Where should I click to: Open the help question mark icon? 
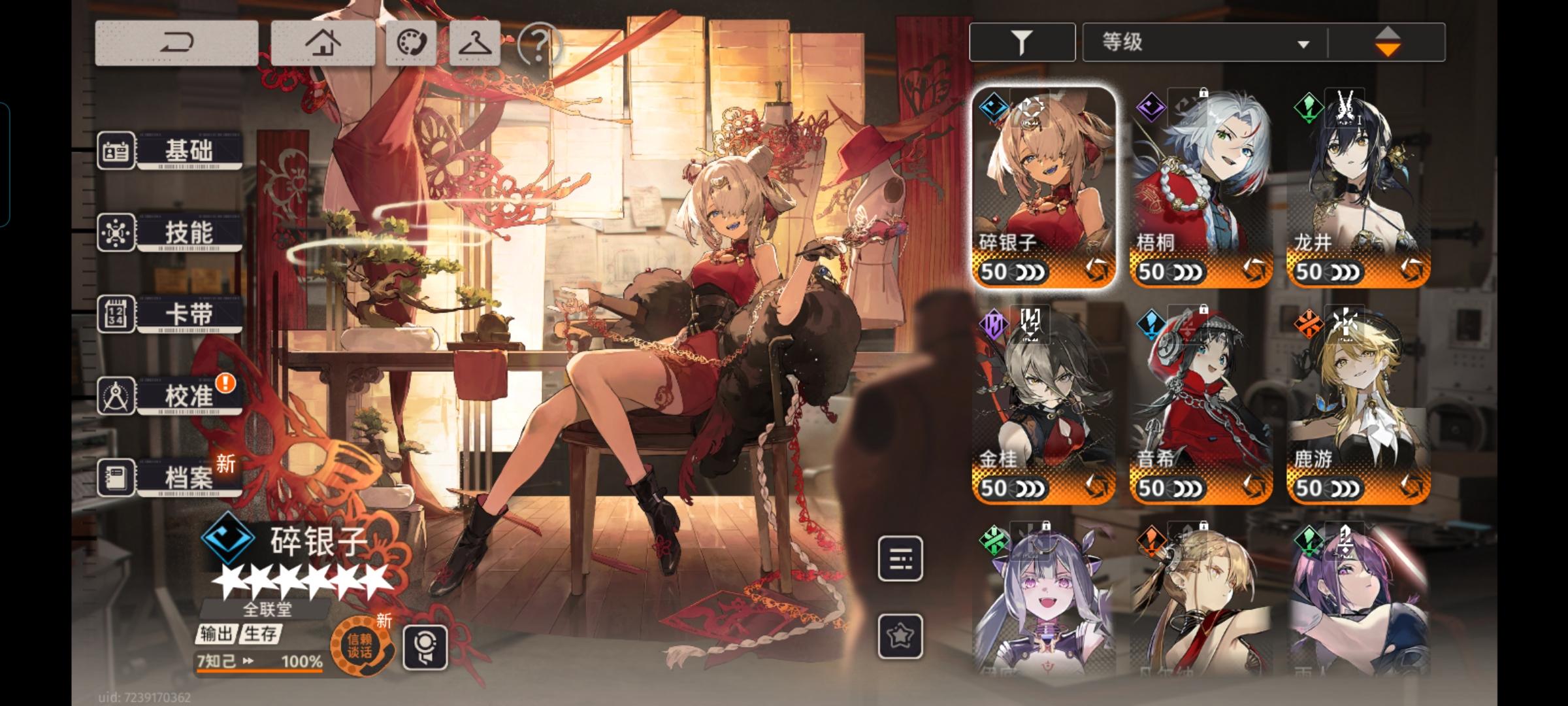[537, 44]
